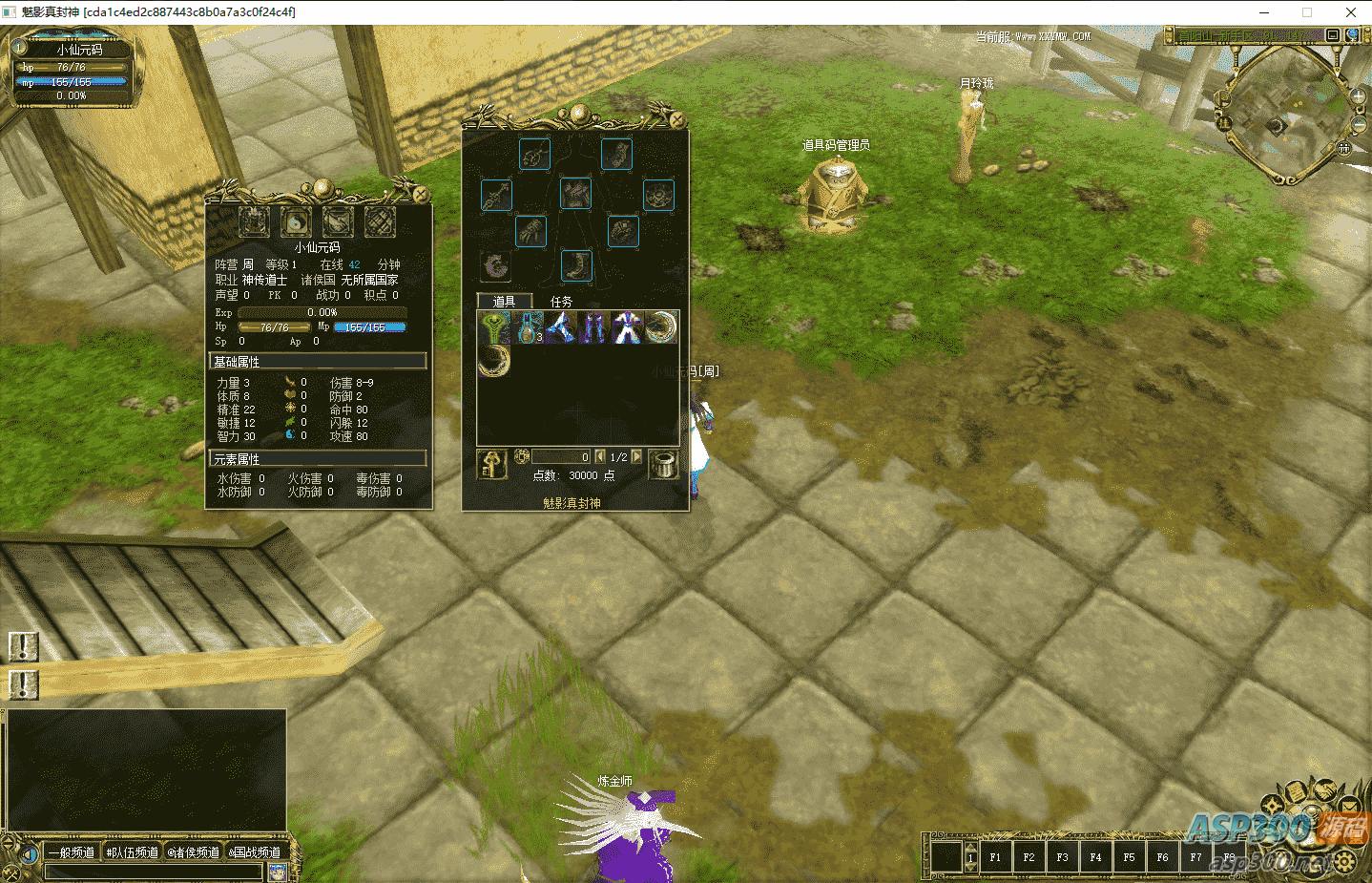Close the game window
1372x883 pixels.
tap(1350, 12)
